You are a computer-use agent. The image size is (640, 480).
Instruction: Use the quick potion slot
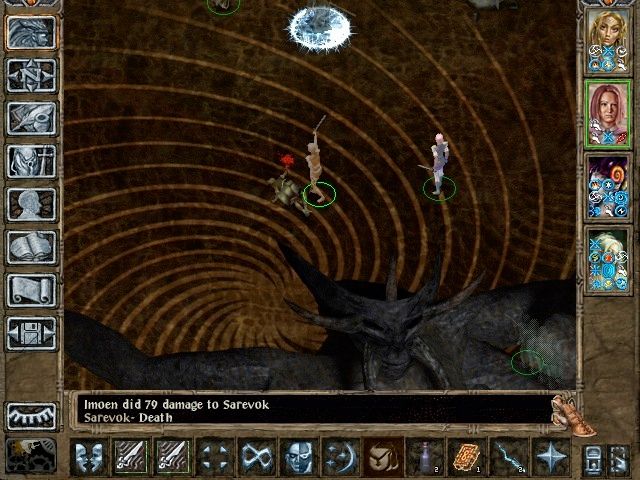click(x=424, y=457)
